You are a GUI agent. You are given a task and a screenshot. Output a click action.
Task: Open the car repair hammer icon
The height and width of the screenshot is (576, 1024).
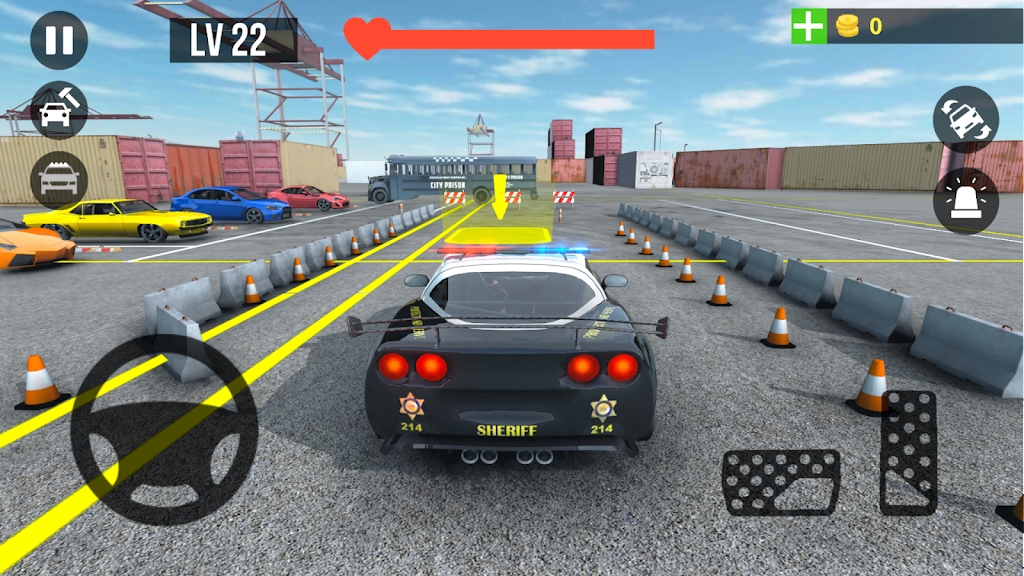(59, 110)
